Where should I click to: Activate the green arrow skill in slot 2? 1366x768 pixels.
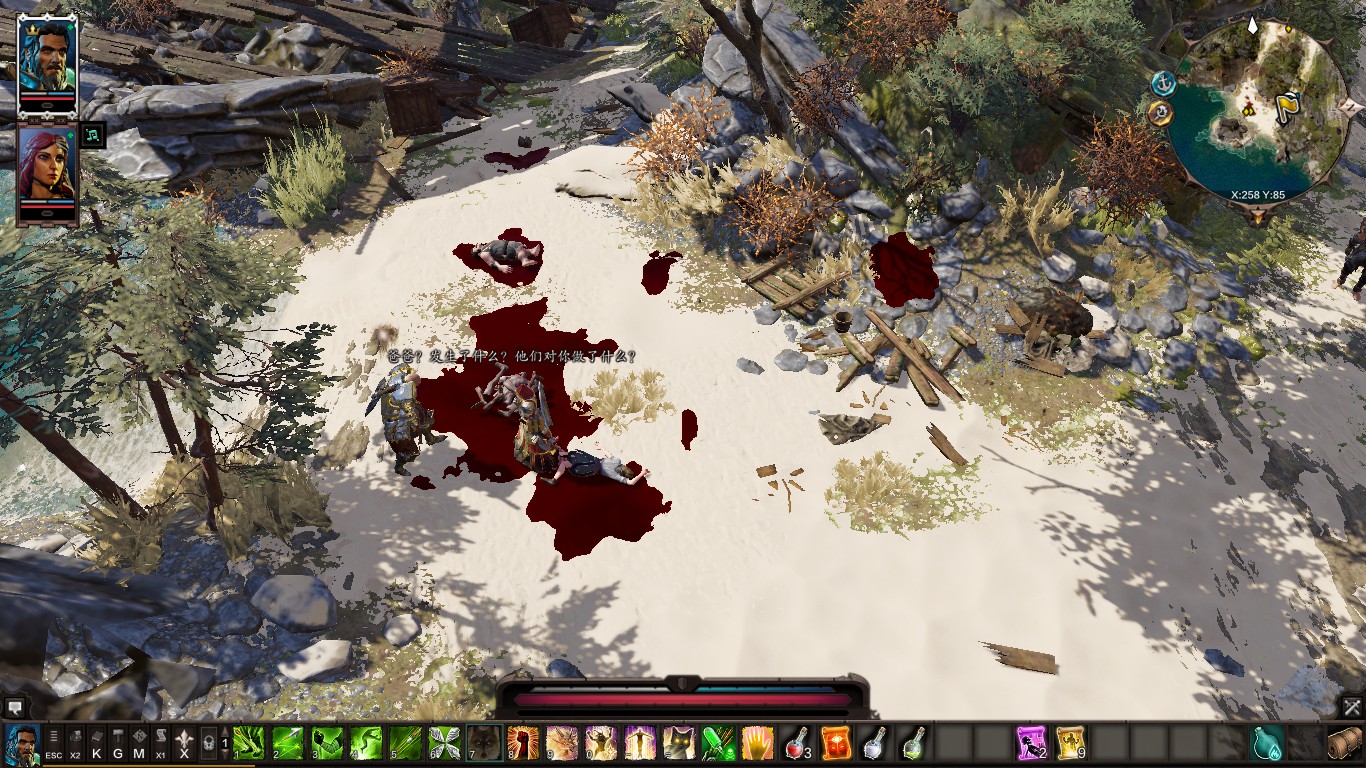(x=289, y=744)
